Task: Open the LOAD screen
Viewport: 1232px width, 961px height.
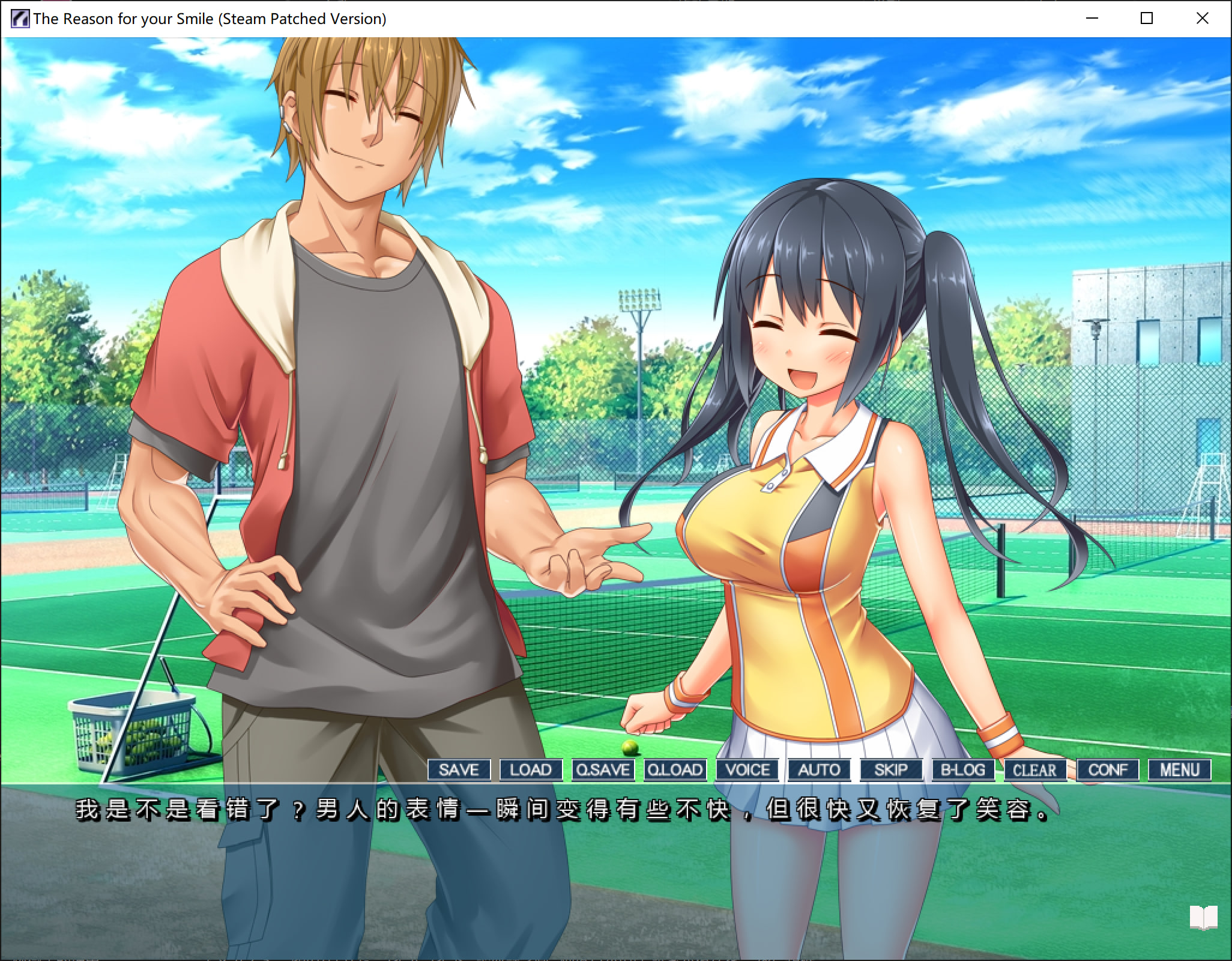Action: pyautogui.click(x=531, y=769)
